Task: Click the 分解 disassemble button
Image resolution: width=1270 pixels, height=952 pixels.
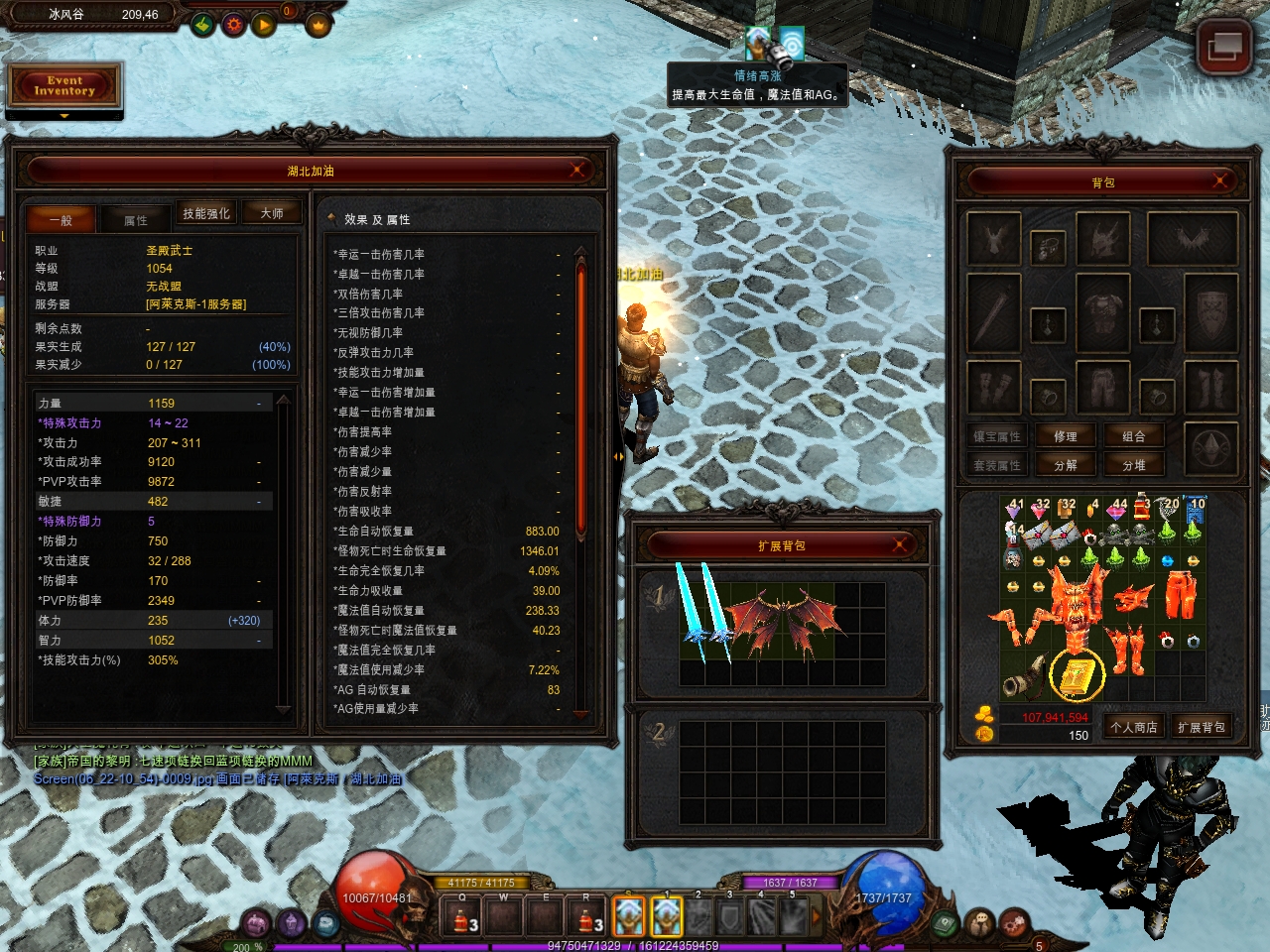Action: pyautogui.click(x=1066, y=465)
